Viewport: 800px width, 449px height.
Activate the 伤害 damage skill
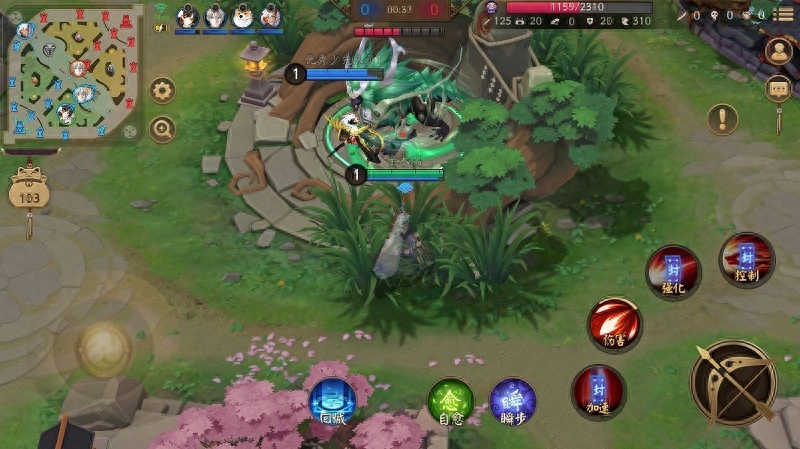614,324
